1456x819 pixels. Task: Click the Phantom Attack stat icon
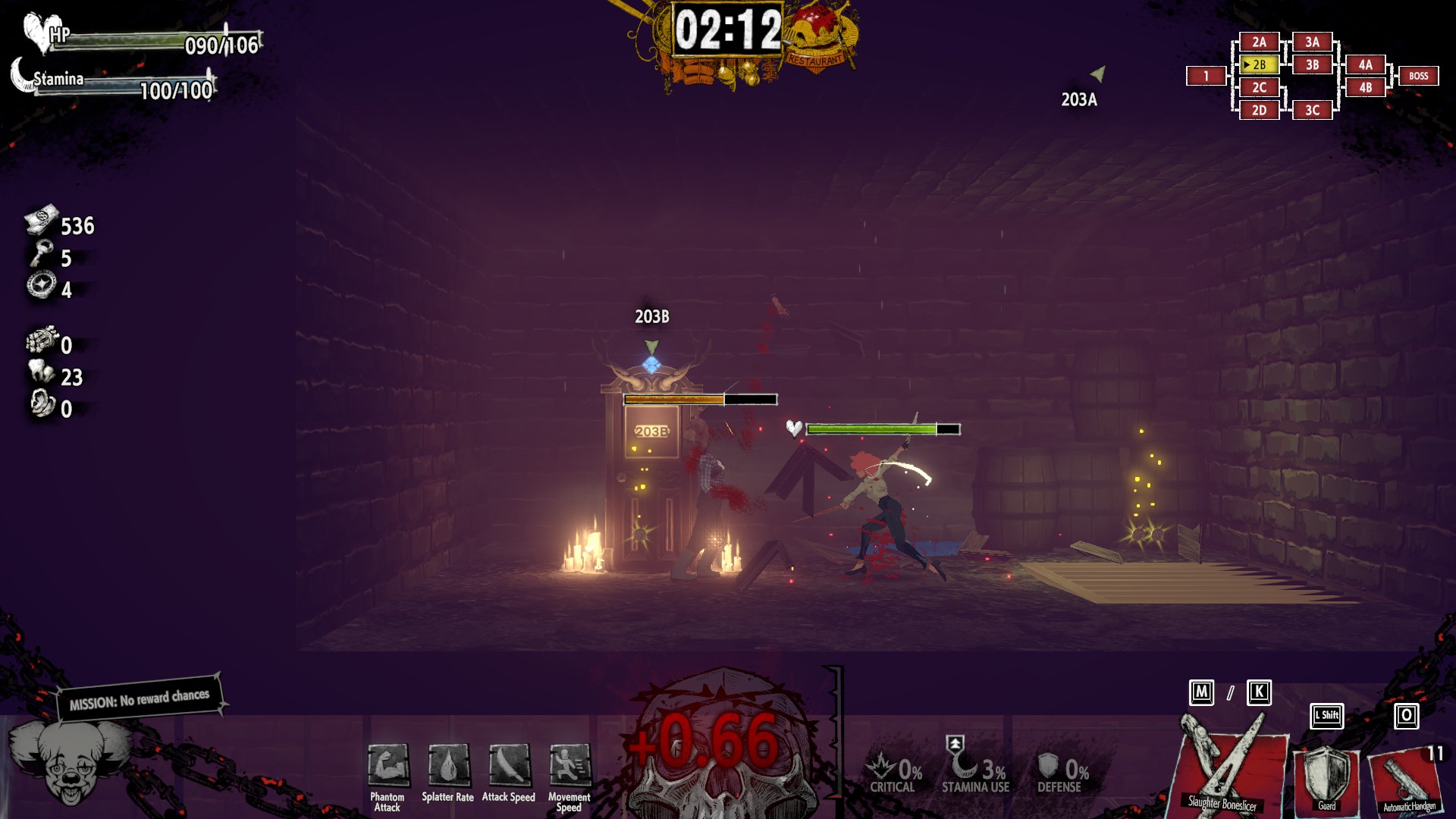388,765
